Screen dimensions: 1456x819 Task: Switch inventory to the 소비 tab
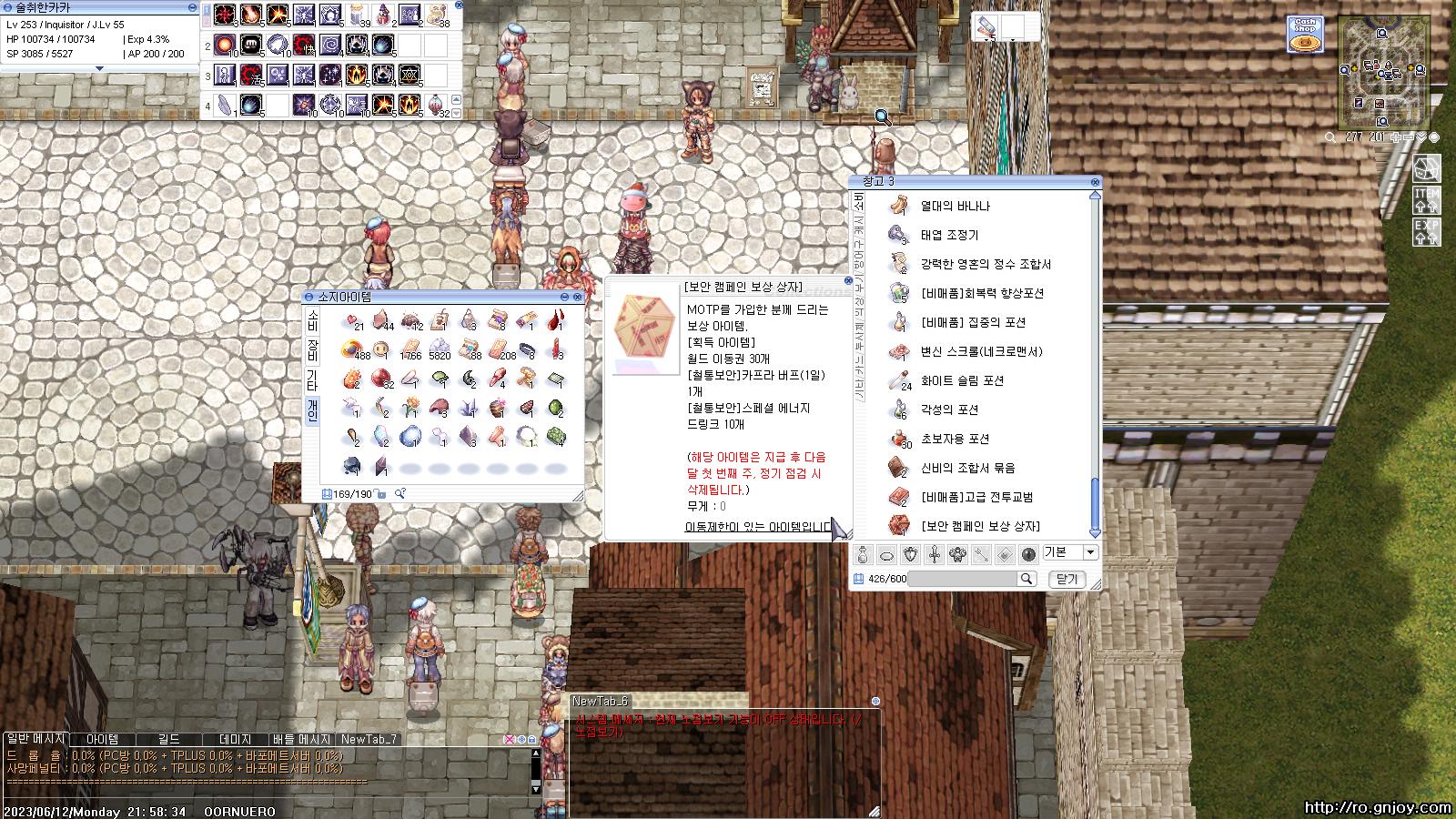tap(312, 320)
